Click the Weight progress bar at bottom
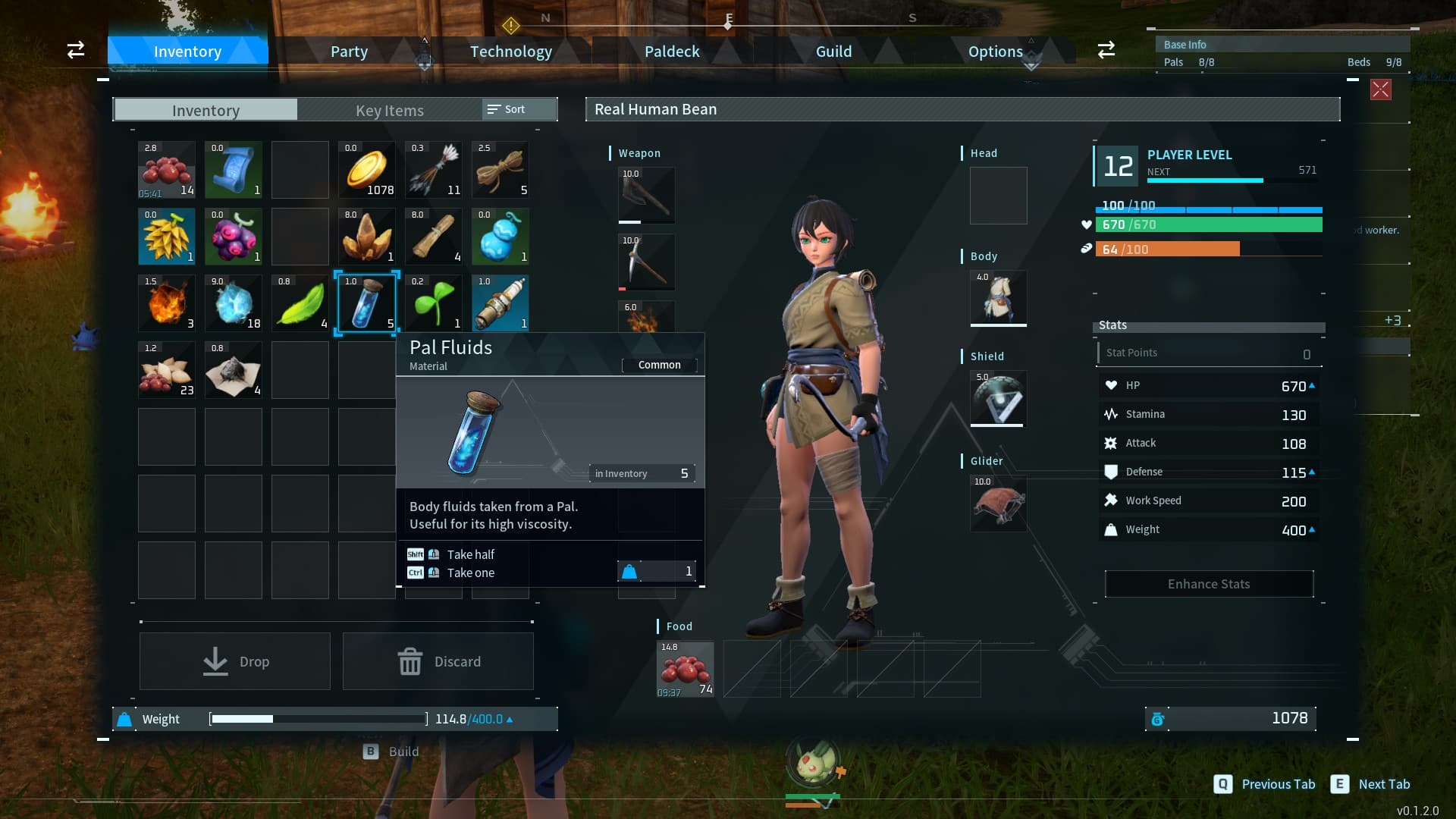The image size is (1456, 819). (318, 718)
